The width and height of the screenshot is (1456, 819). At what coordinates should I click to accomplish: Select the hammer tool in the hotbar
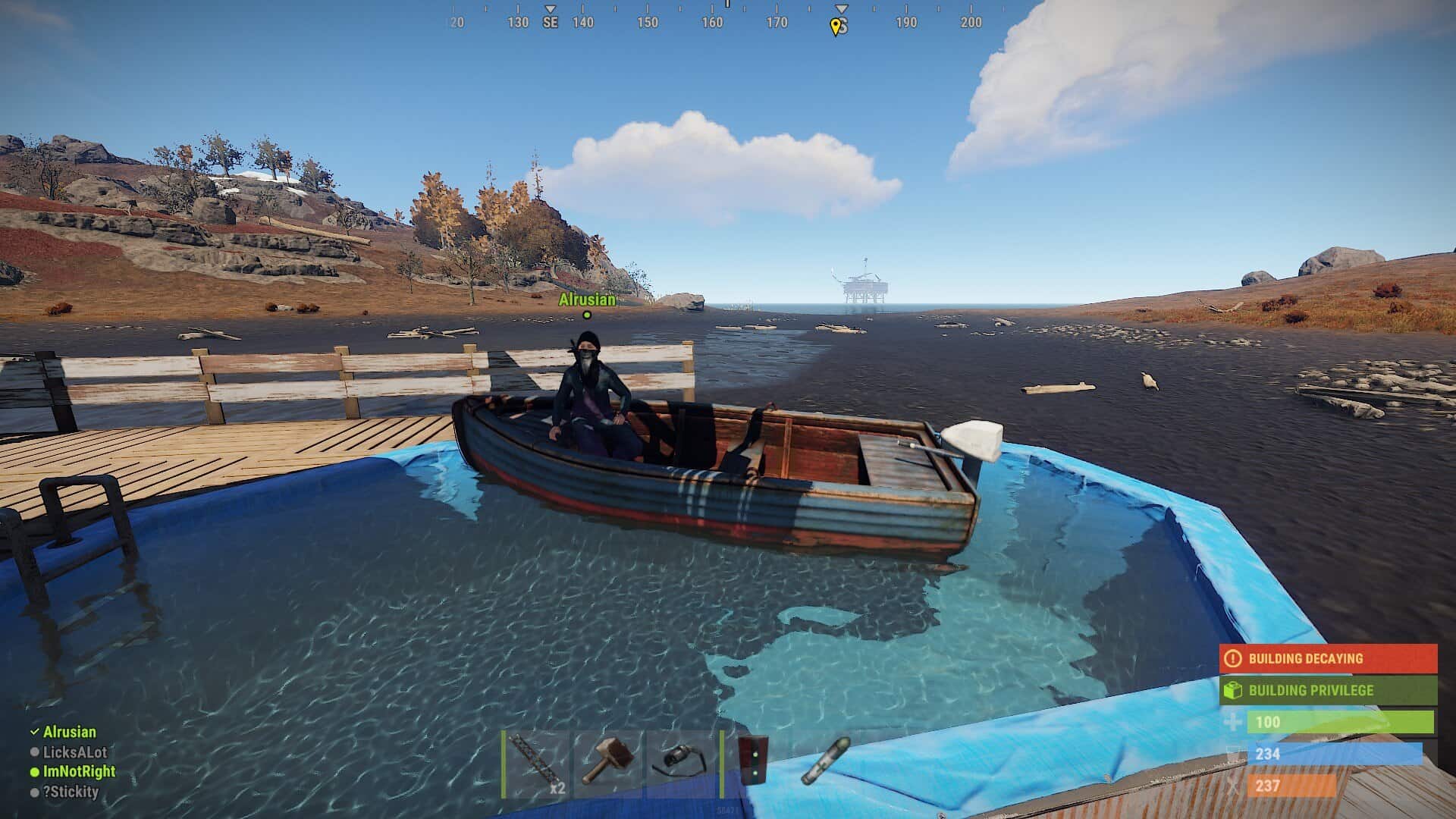[607, 766]
